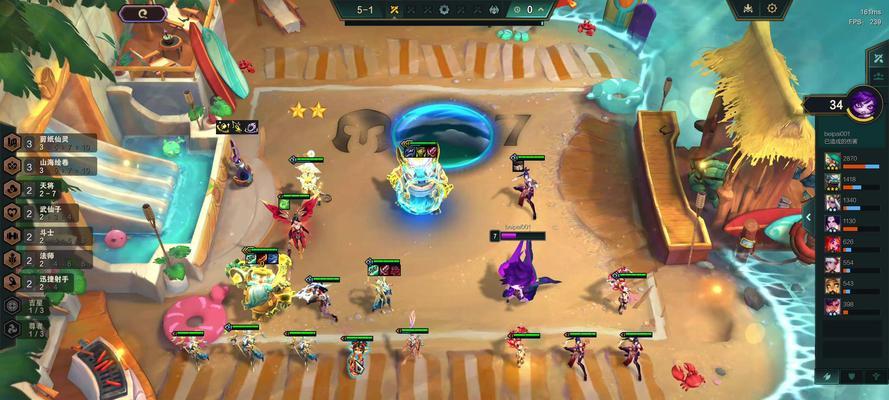Screen dimensions: 889x400
Task: Select the 剪纸仙灵 trait entry
Action: coord(50,142)
